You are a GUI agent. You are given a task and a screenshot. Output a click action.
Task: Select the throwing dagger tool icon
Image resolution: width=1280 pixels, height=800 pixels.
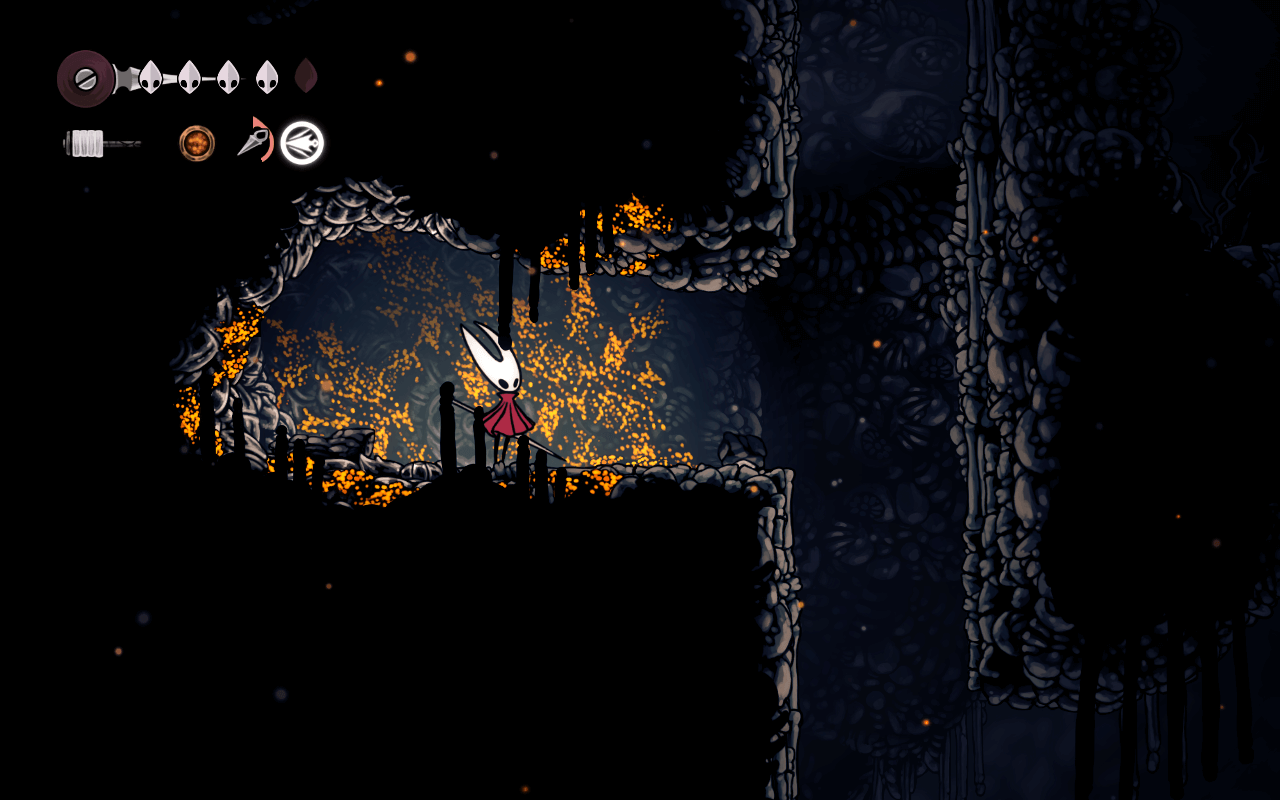253,141
